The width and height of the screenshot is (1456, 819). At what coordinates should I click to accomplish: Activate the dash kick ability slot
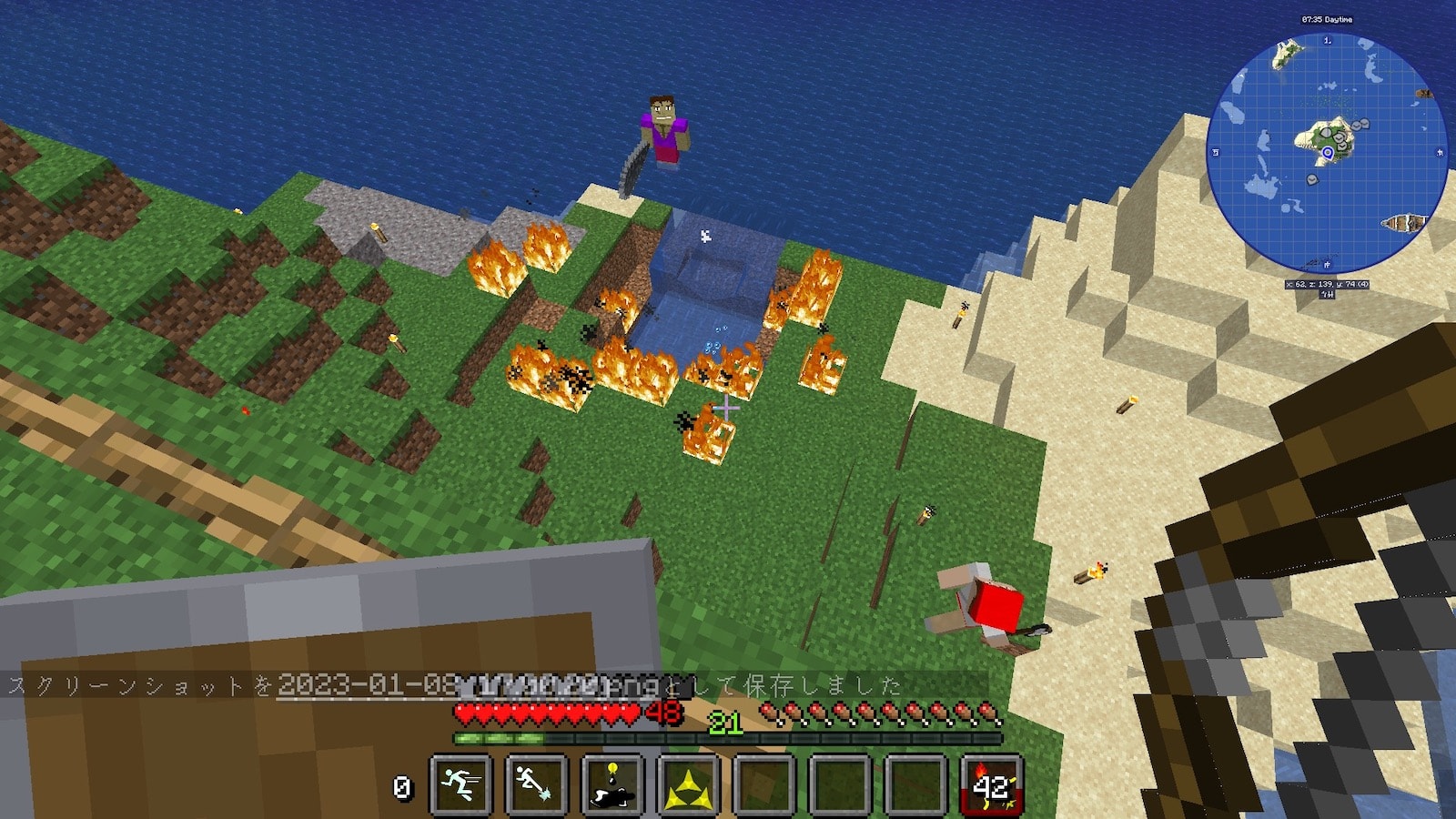[x=537, y=784]
